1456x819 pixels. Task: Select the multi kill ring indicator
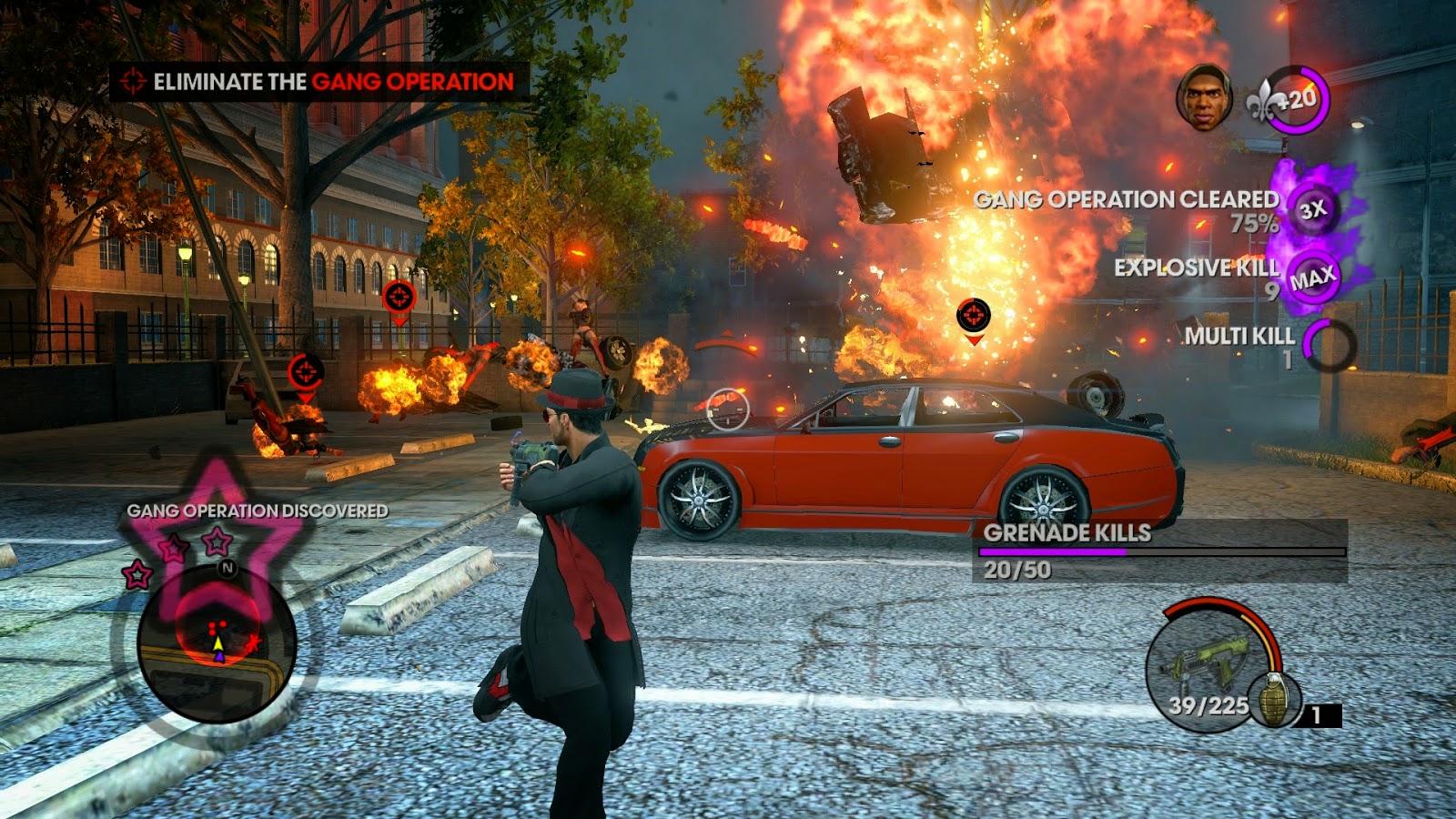[x=1329, y=344]
